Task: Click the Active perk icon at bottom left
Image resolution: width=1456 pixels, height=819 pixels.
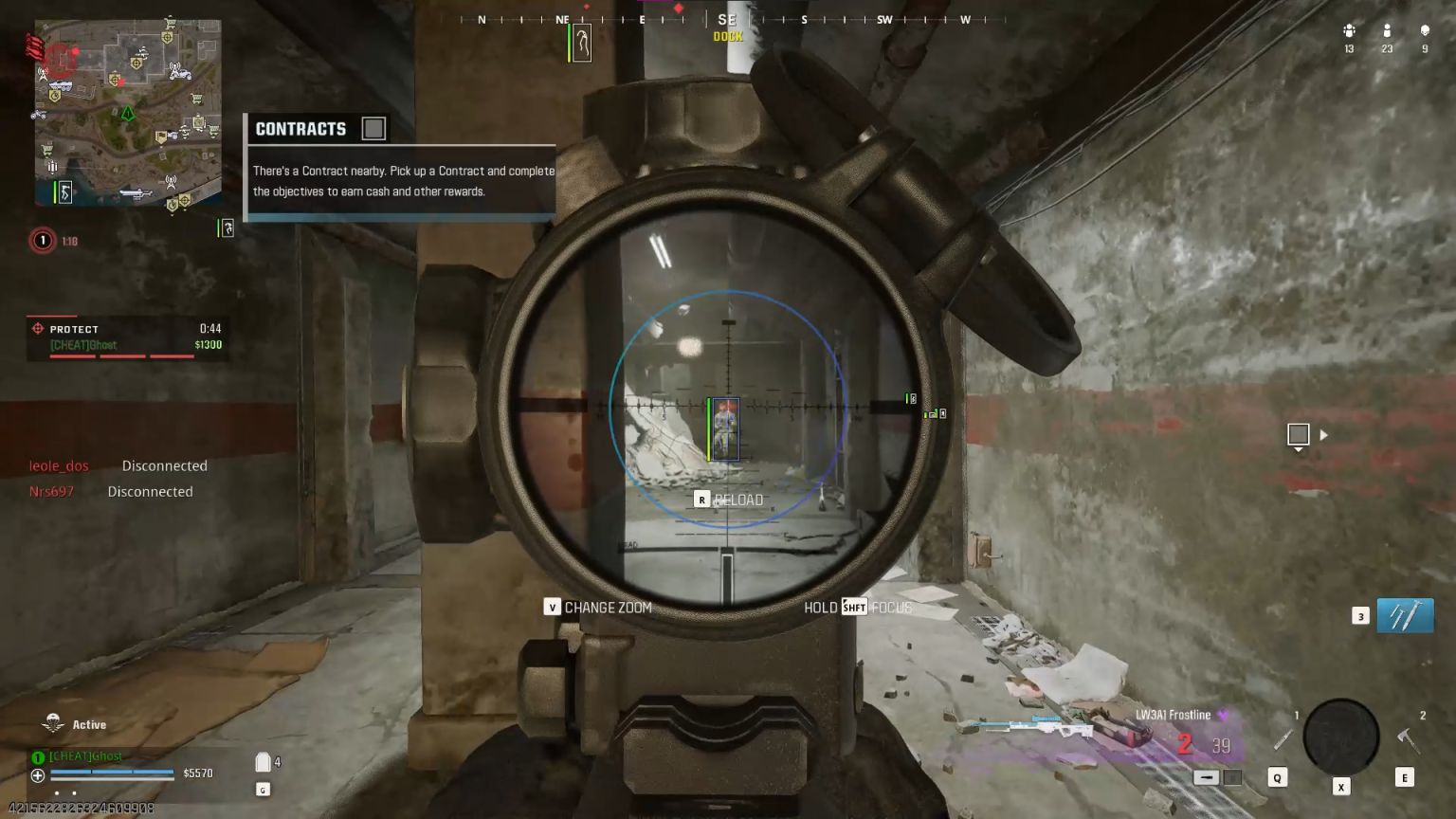Action: coord(55,723)
